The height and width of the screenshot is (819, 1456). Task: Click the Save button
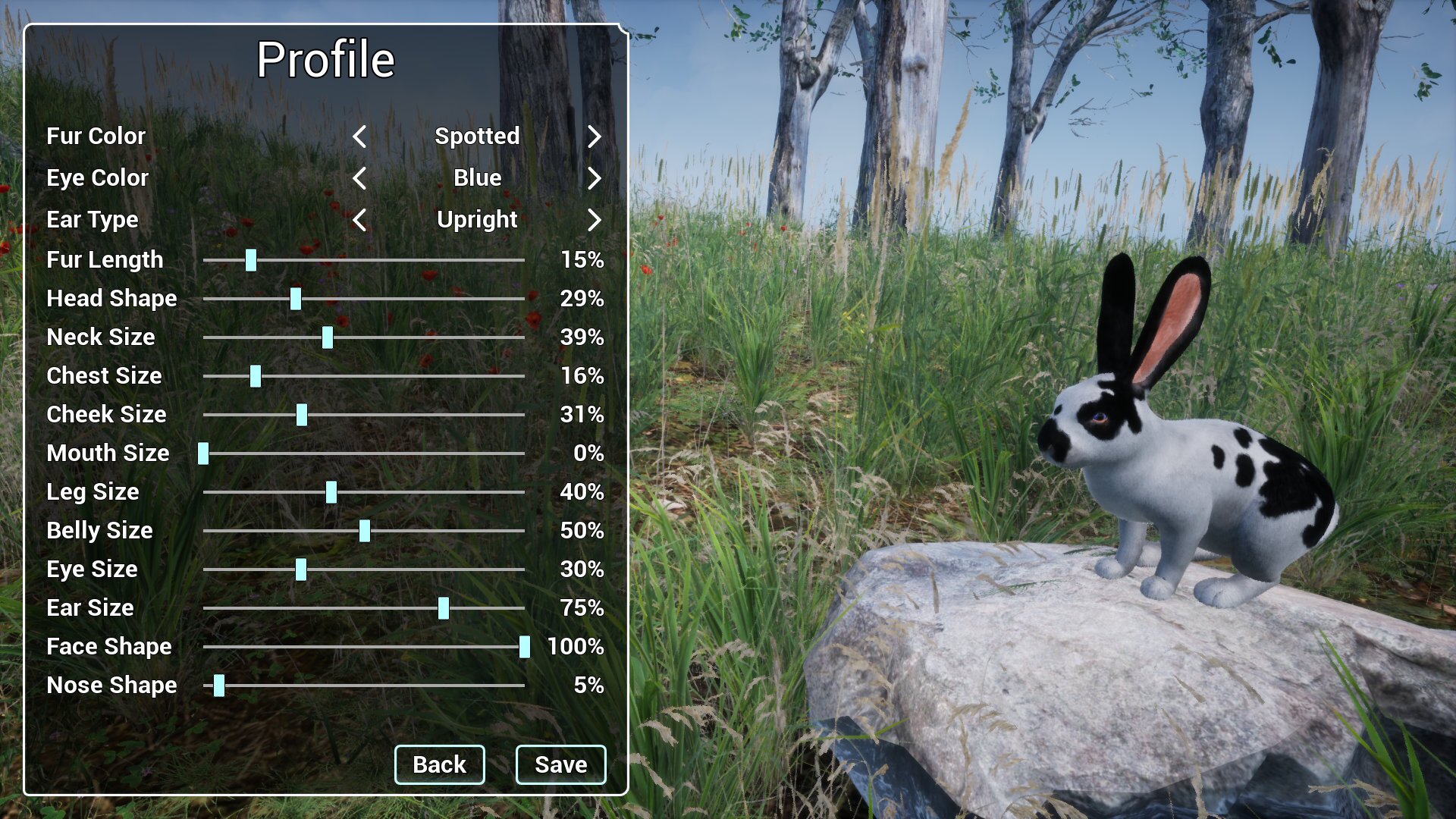click(x=560, y=764)
